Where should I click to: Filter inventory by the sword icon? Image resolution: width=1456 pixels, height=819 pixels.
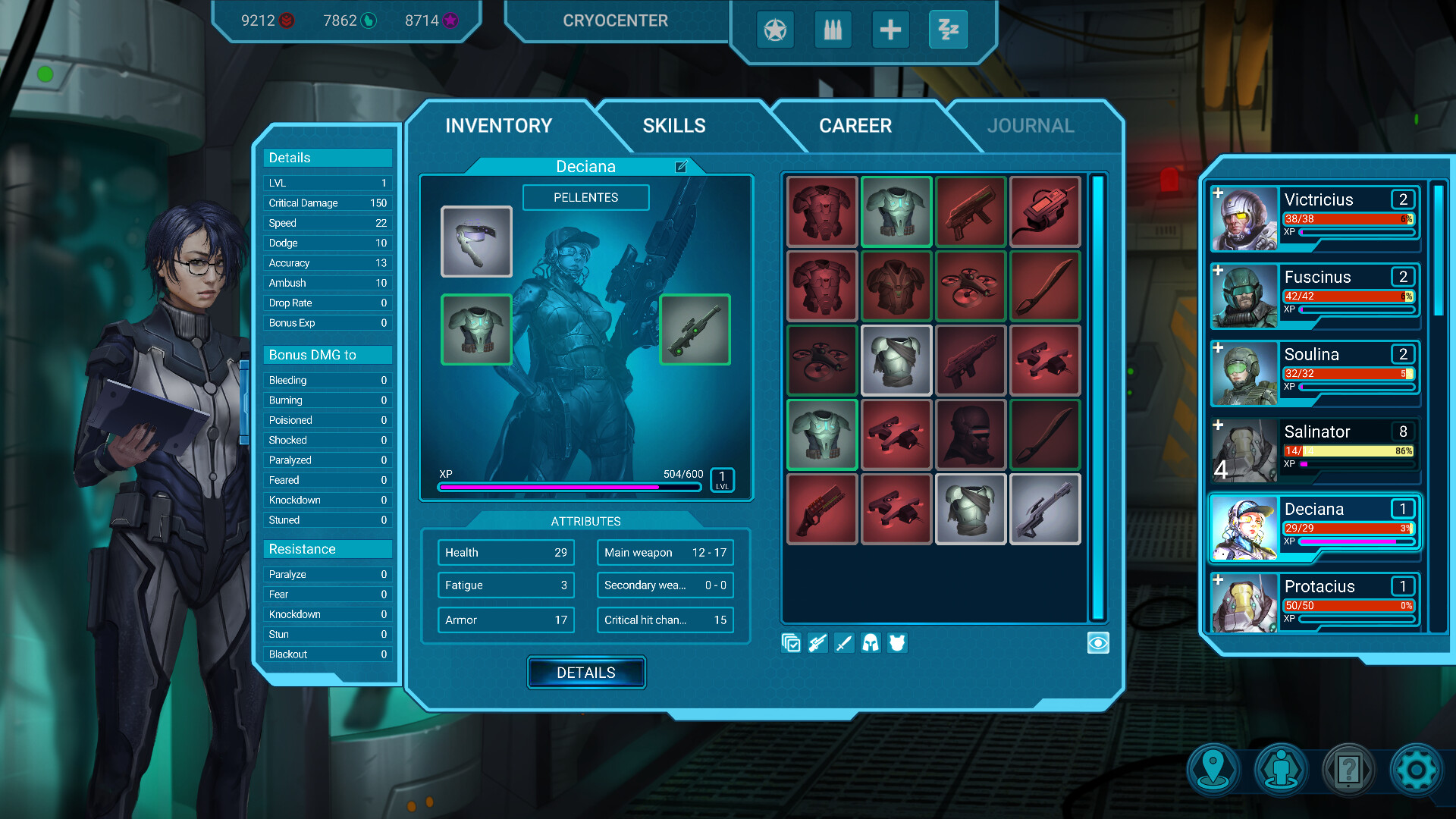pos(844,643)
